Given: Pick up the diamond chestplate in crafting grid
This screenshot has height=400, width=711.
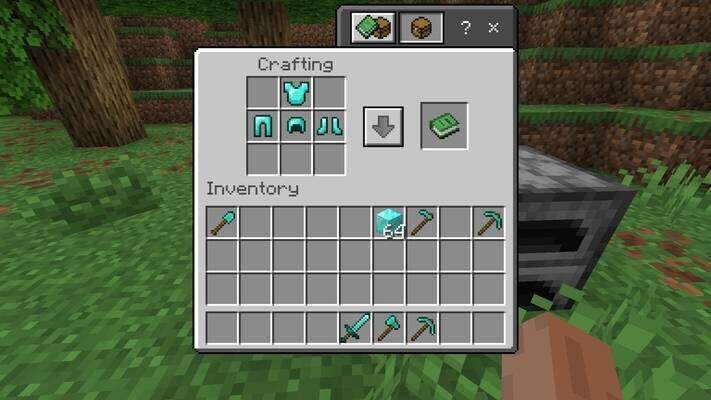Looking at the screenshot, I should tap(296, 94).
